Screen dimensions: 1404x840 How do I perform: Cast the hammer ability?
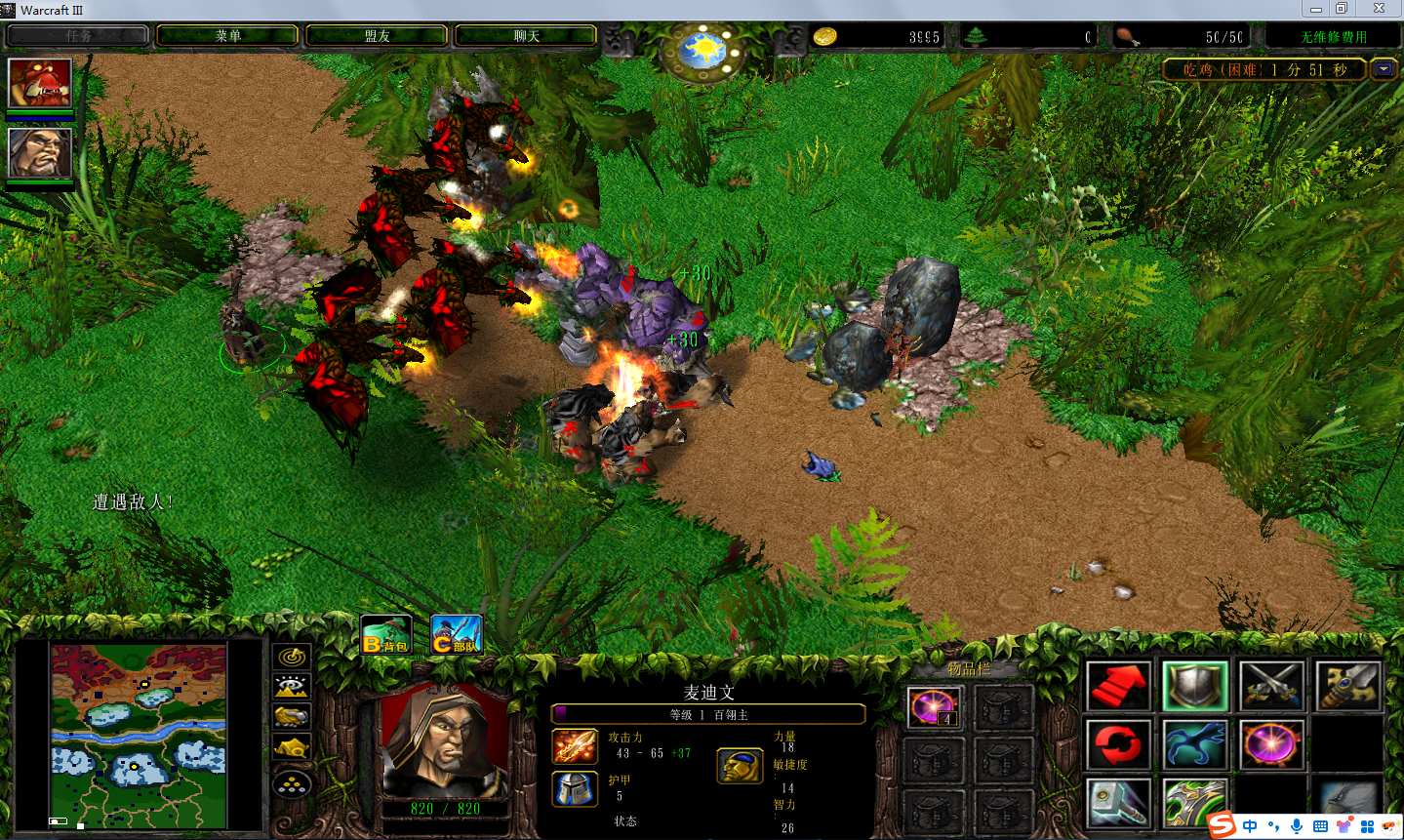coord(1118,804)
